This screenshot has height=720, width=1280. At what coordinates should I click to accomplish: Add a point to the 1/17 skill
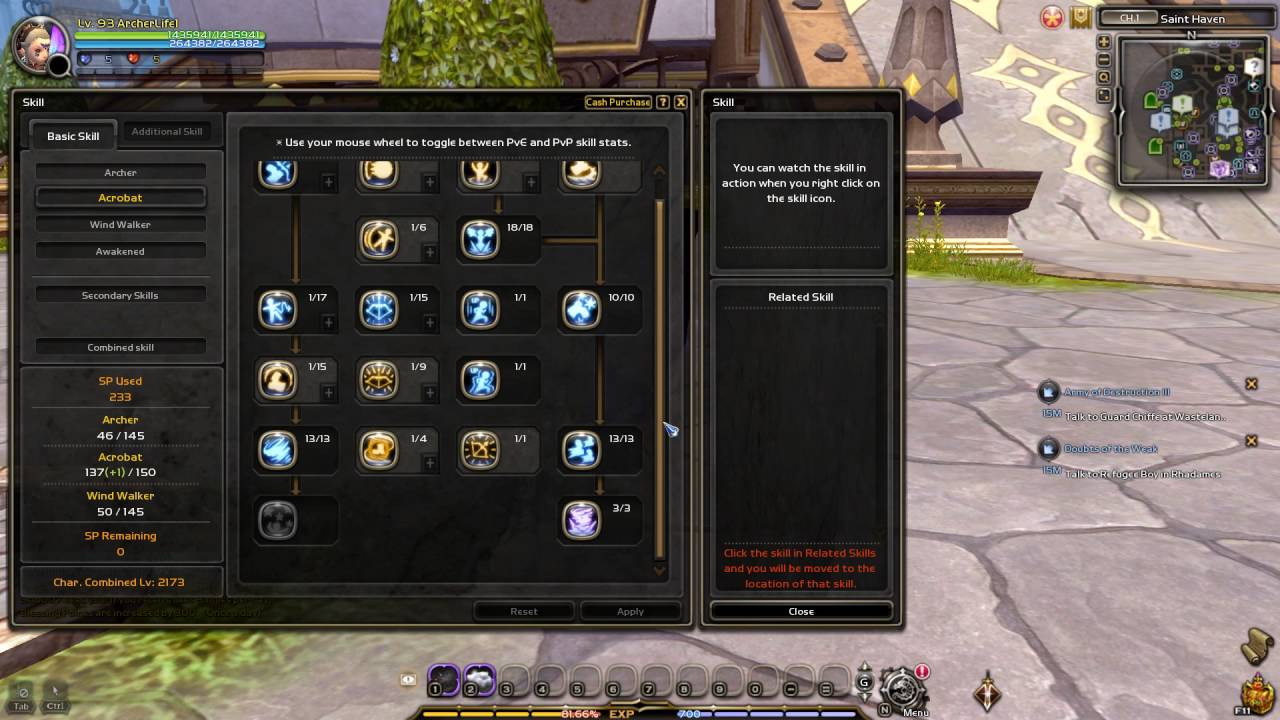(x=328, y=323)
